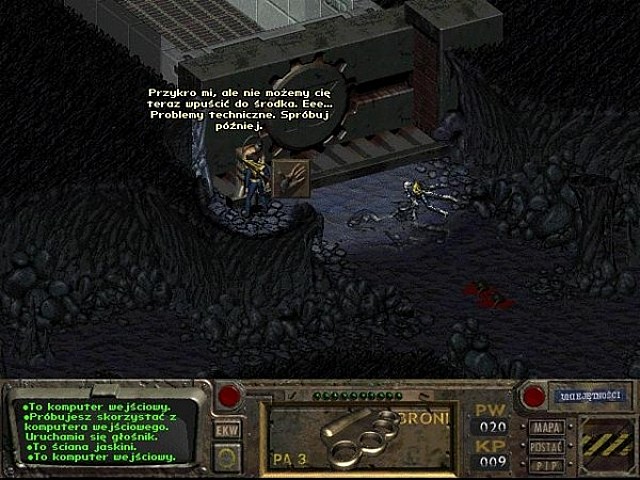Open the PIP device
640x480 pixels.
coord(547,464)
